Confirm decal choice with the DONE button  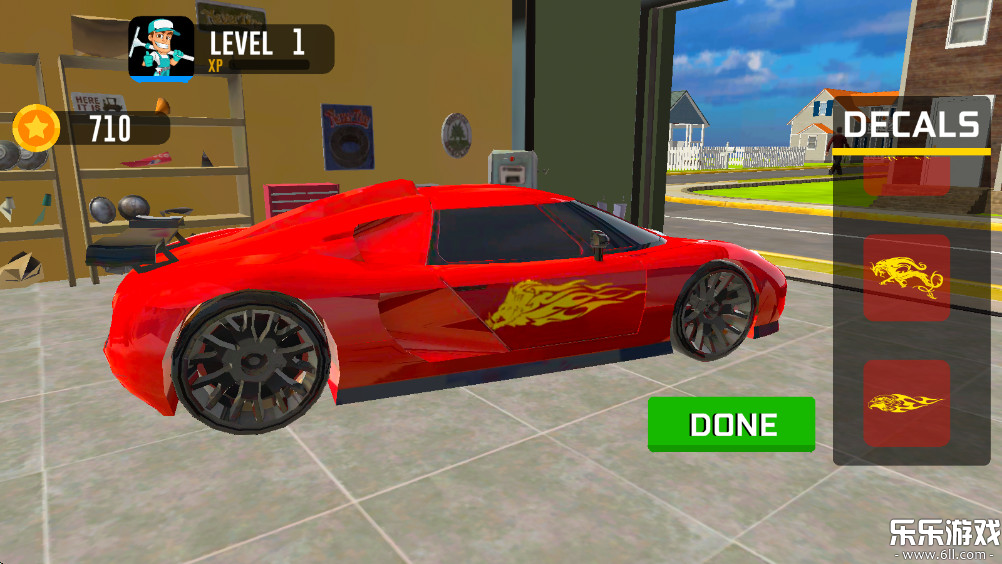pos(731,424)
